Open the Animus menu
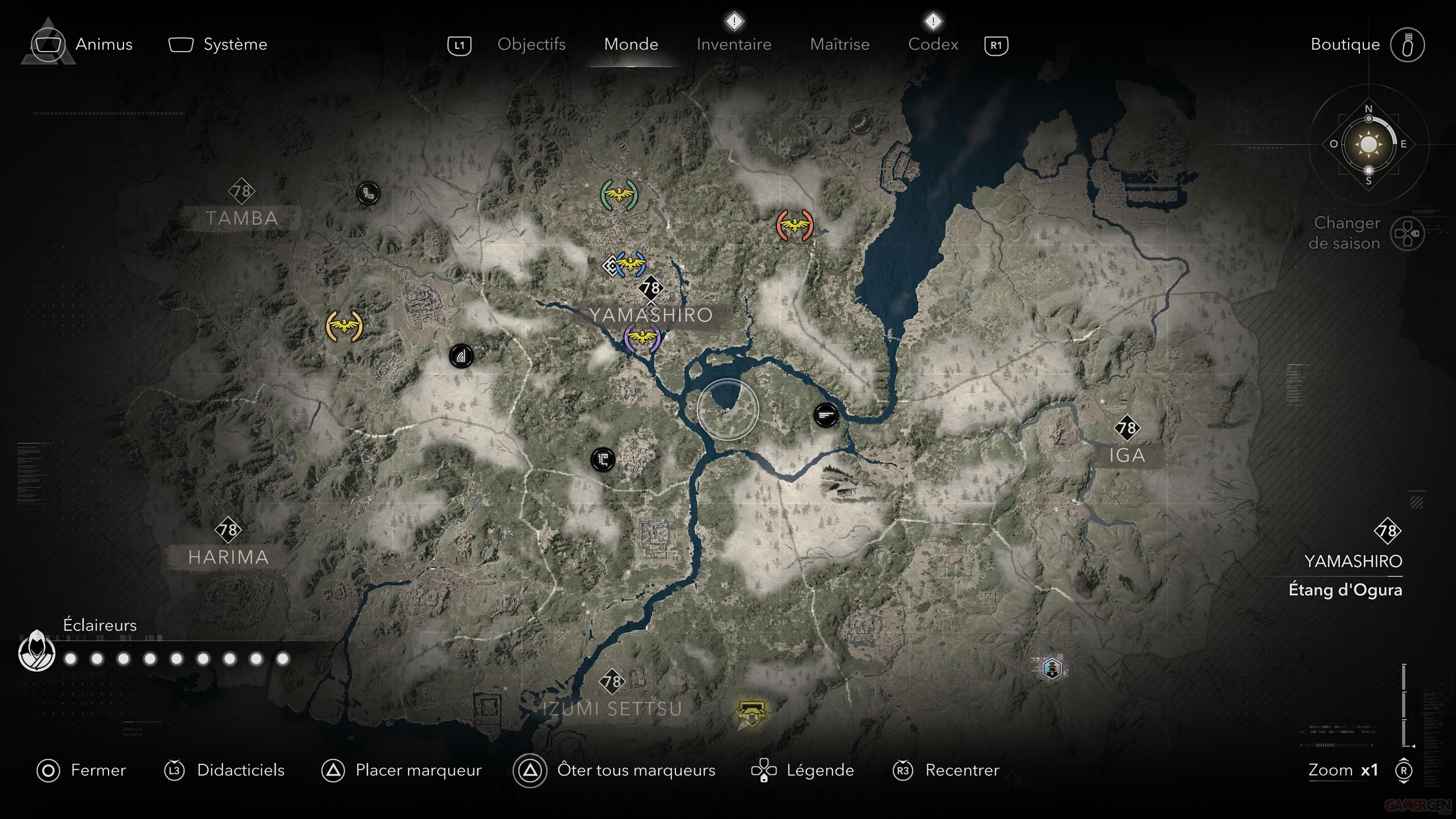Viewport: 1456px width, 819px height. 104,44
